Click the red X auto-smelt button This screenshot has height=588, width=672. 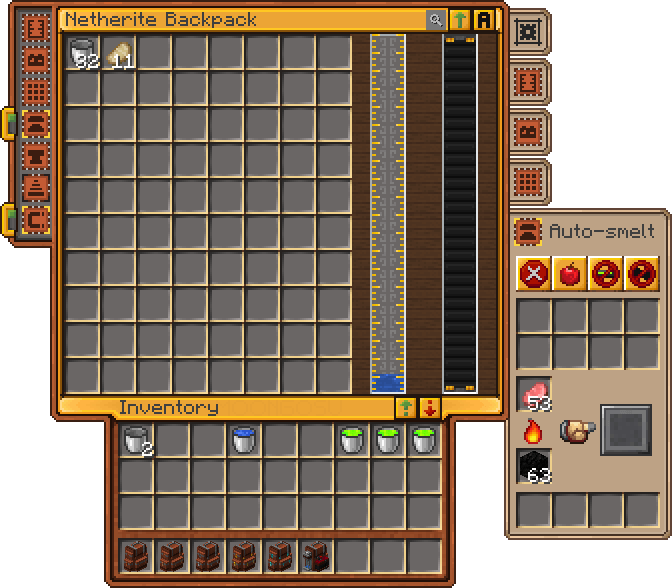(533, 273)
